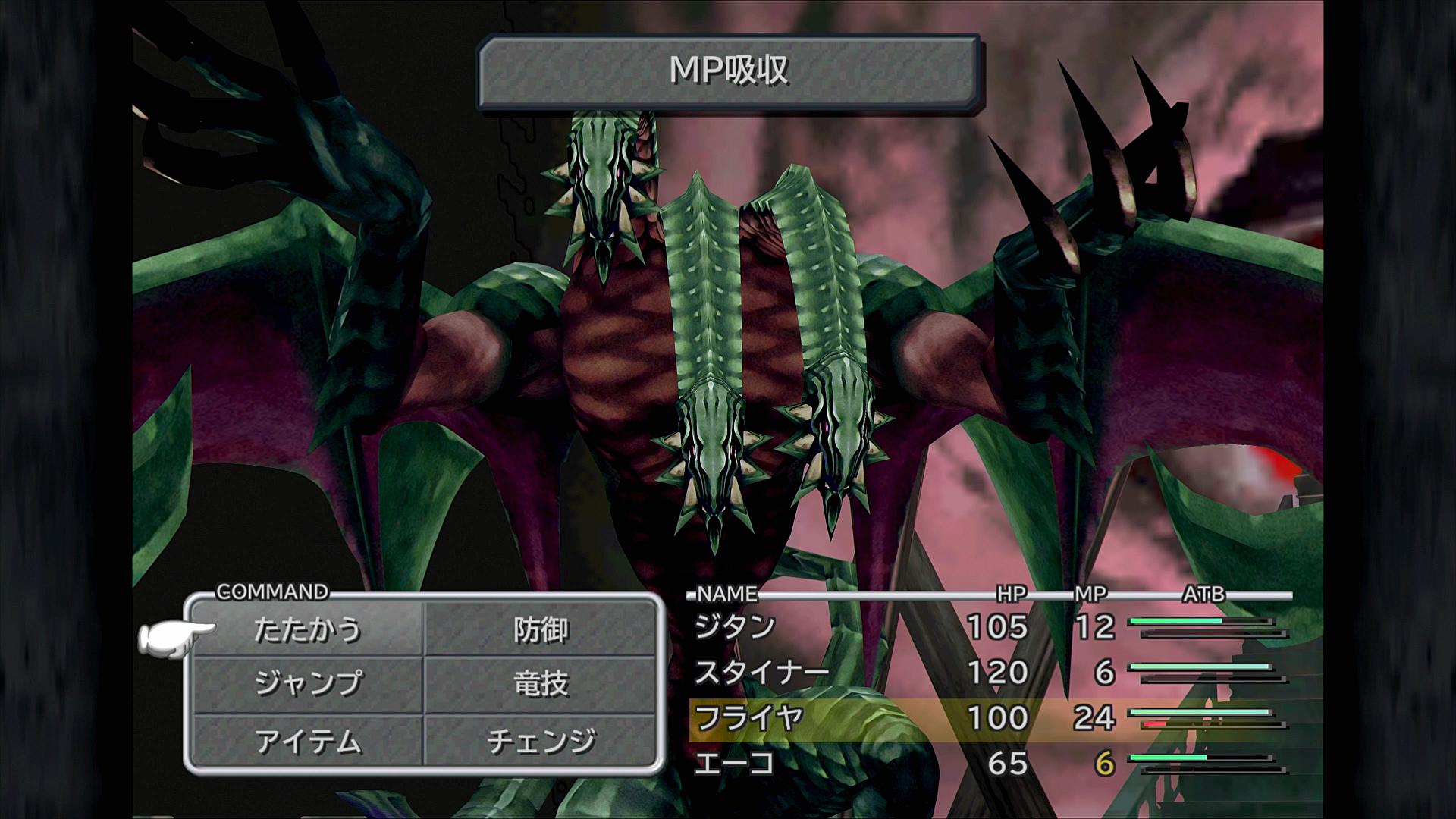
Task: Select party member スタイナー in the status list
Action: pyautogui.click(x=762, y=673)
